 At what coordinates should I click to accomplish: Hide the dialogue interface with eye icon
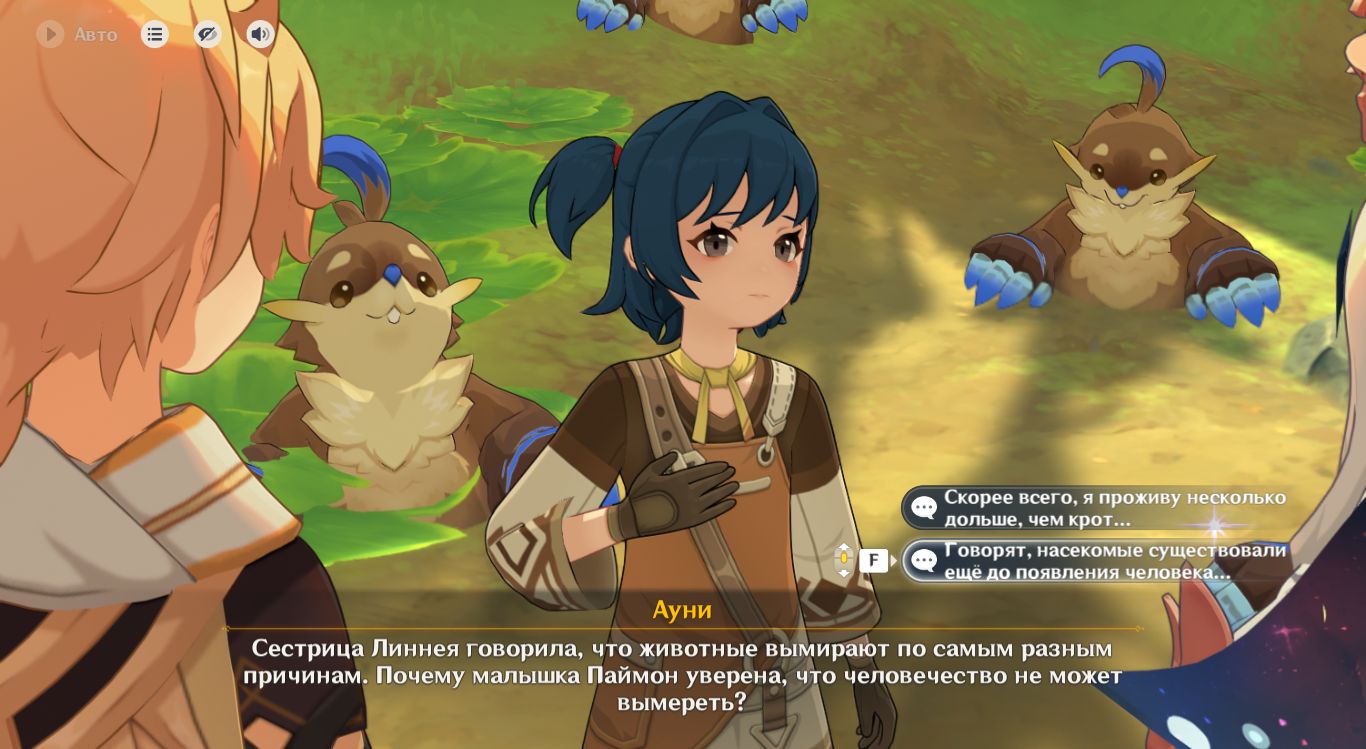pos(207,35)
